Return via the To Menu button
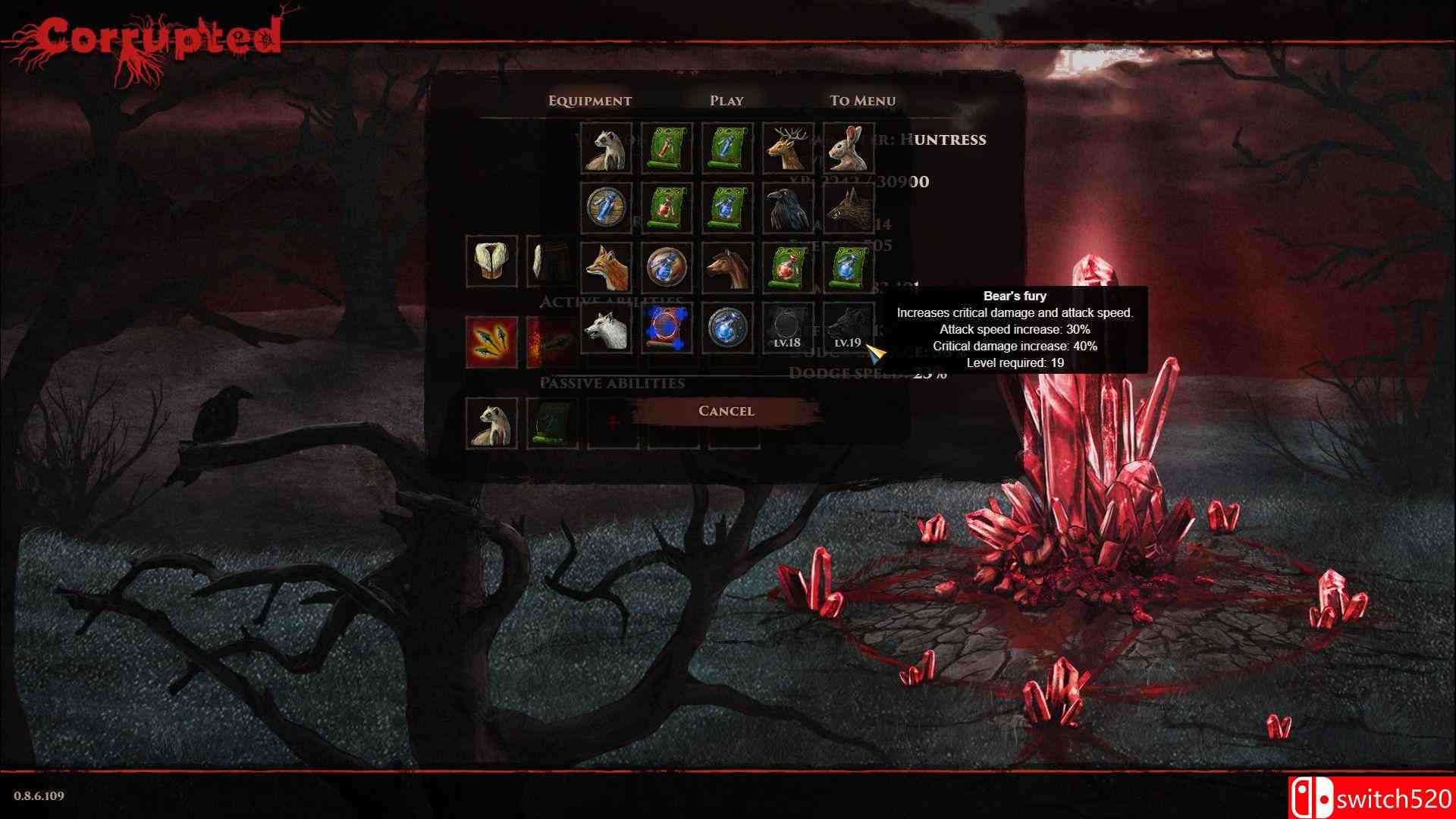Viewport: 1456px width, 819px height. coord(862,101)
